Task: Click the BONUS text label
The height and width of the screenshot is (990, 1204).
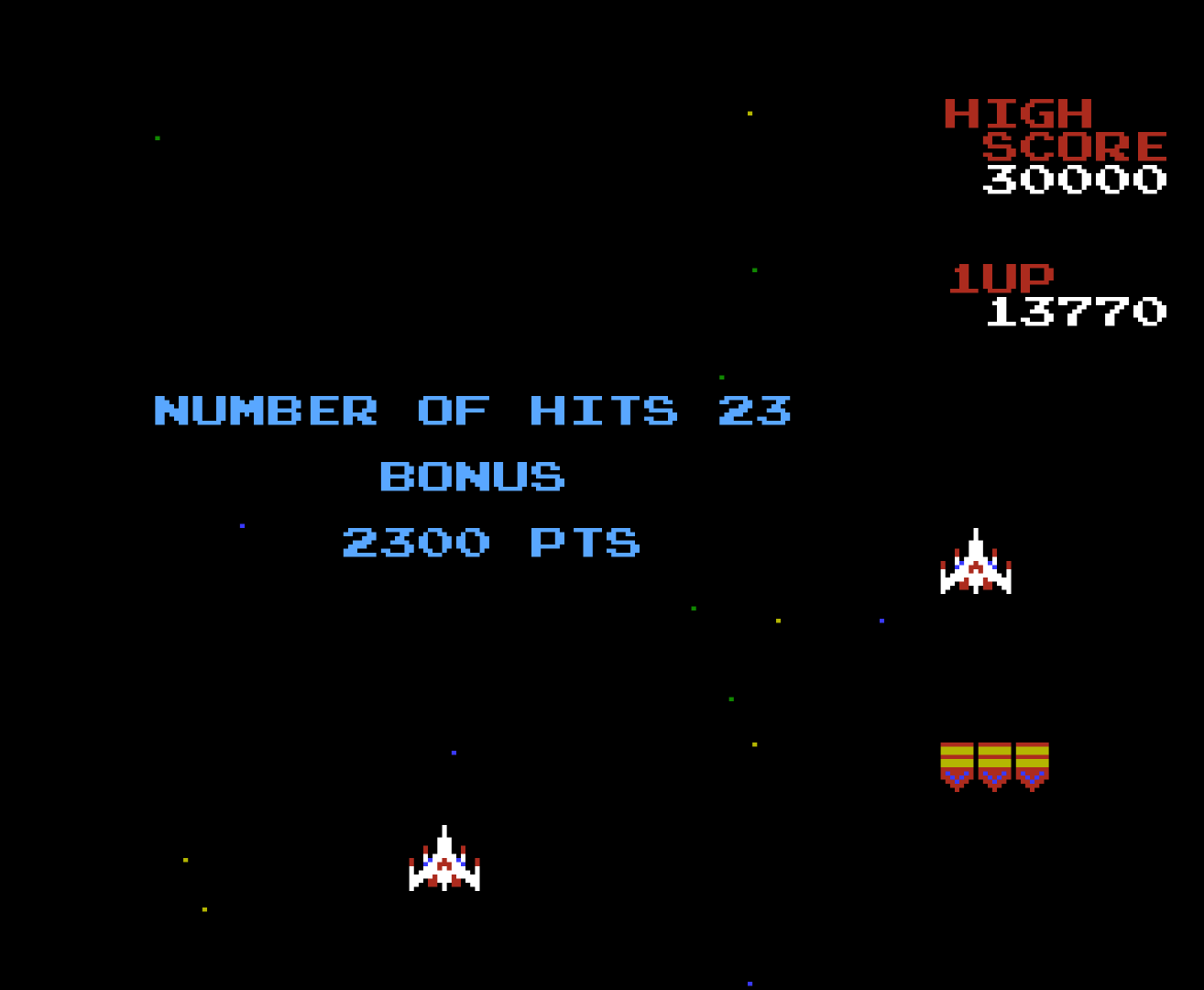Action: pos(475,477)
